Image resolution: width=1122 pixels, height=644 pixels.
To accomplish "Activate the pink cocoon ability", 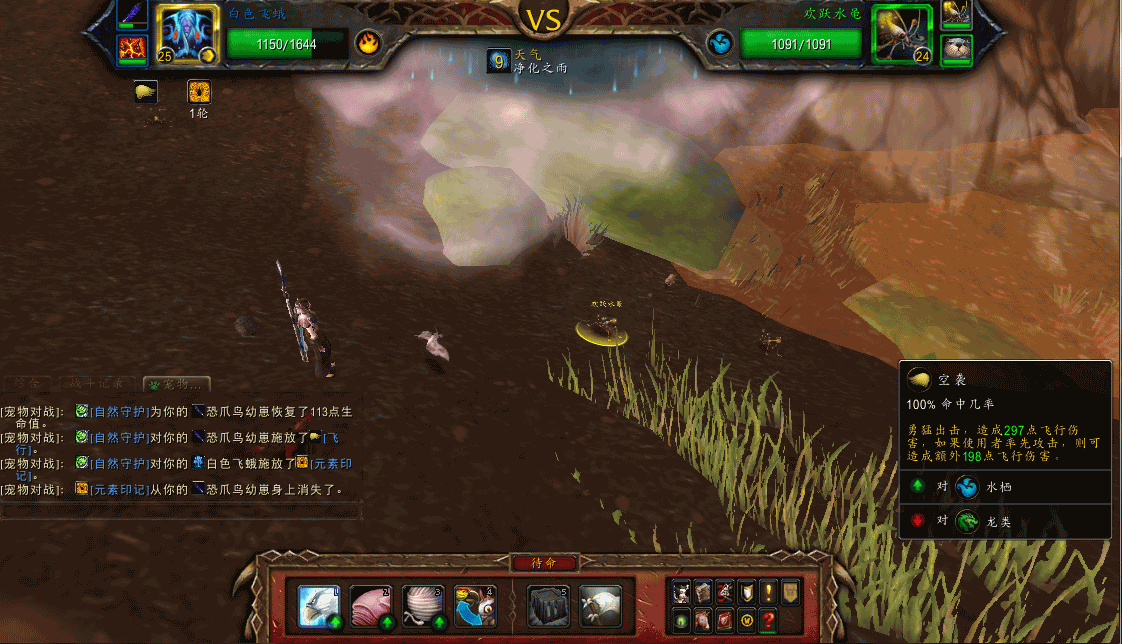I will click(x=371, y=606).
